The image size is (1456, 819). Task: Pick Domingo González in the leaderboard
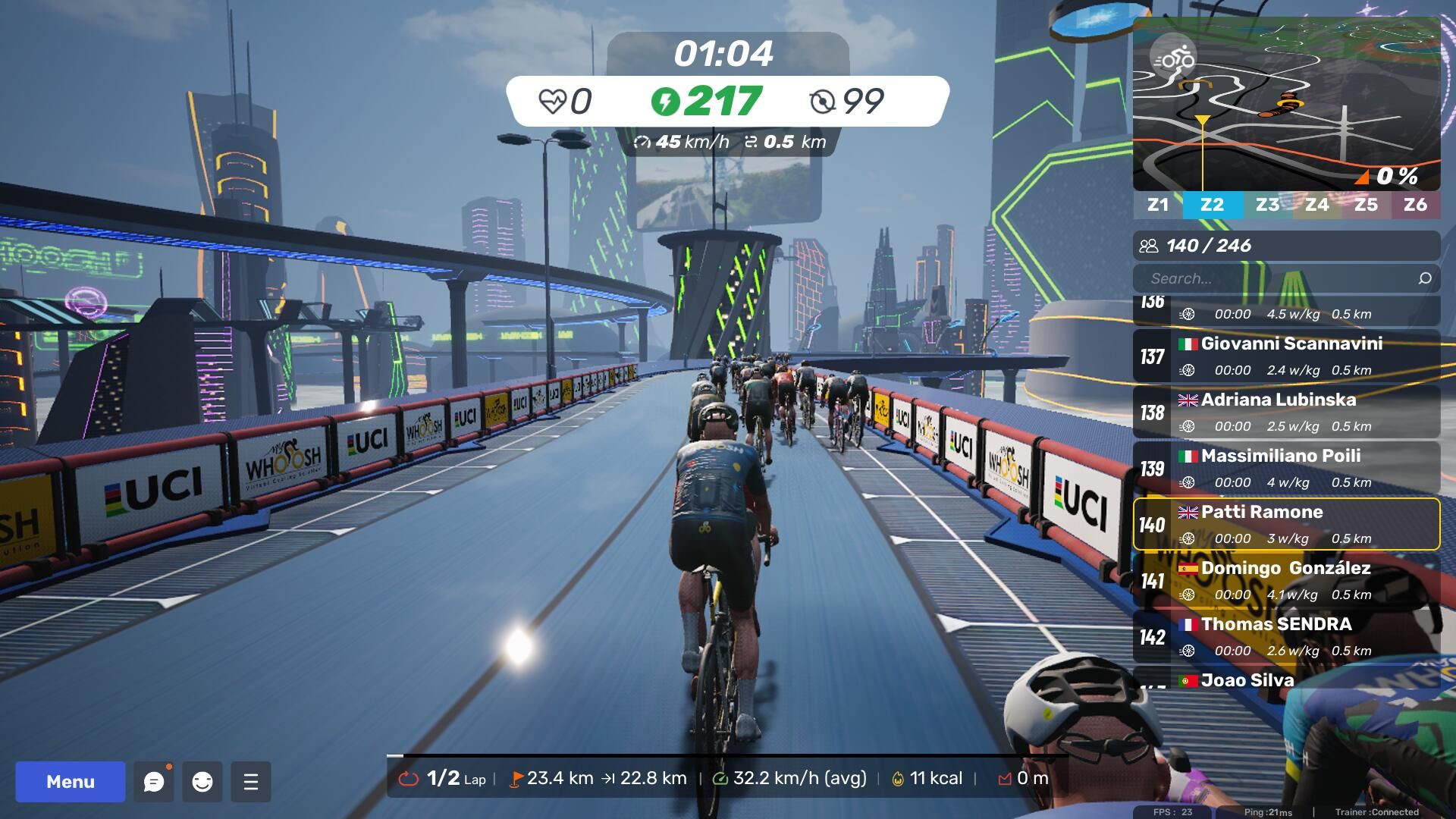(1286, 580)
